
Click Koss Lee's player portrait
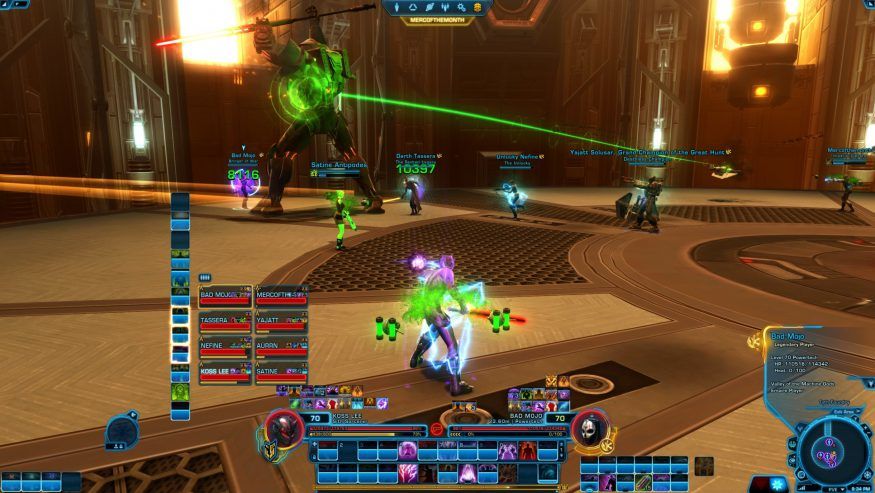point(284,429)
